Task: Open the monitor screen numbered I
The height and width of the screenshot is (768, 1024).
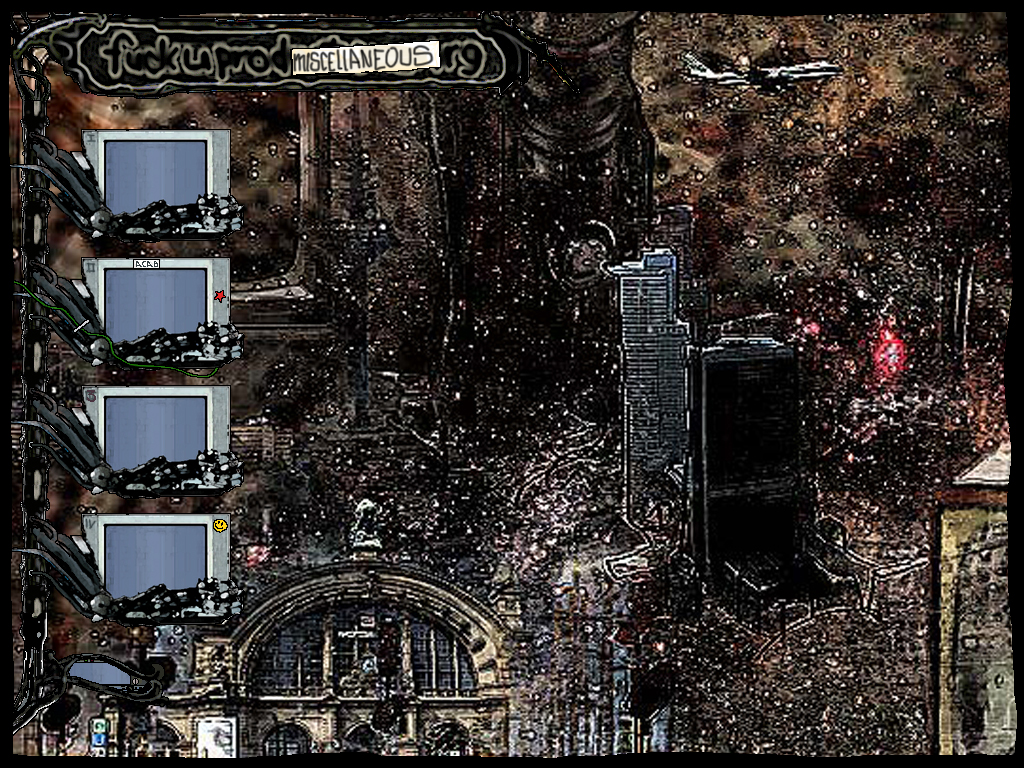Action: [155, 174]
